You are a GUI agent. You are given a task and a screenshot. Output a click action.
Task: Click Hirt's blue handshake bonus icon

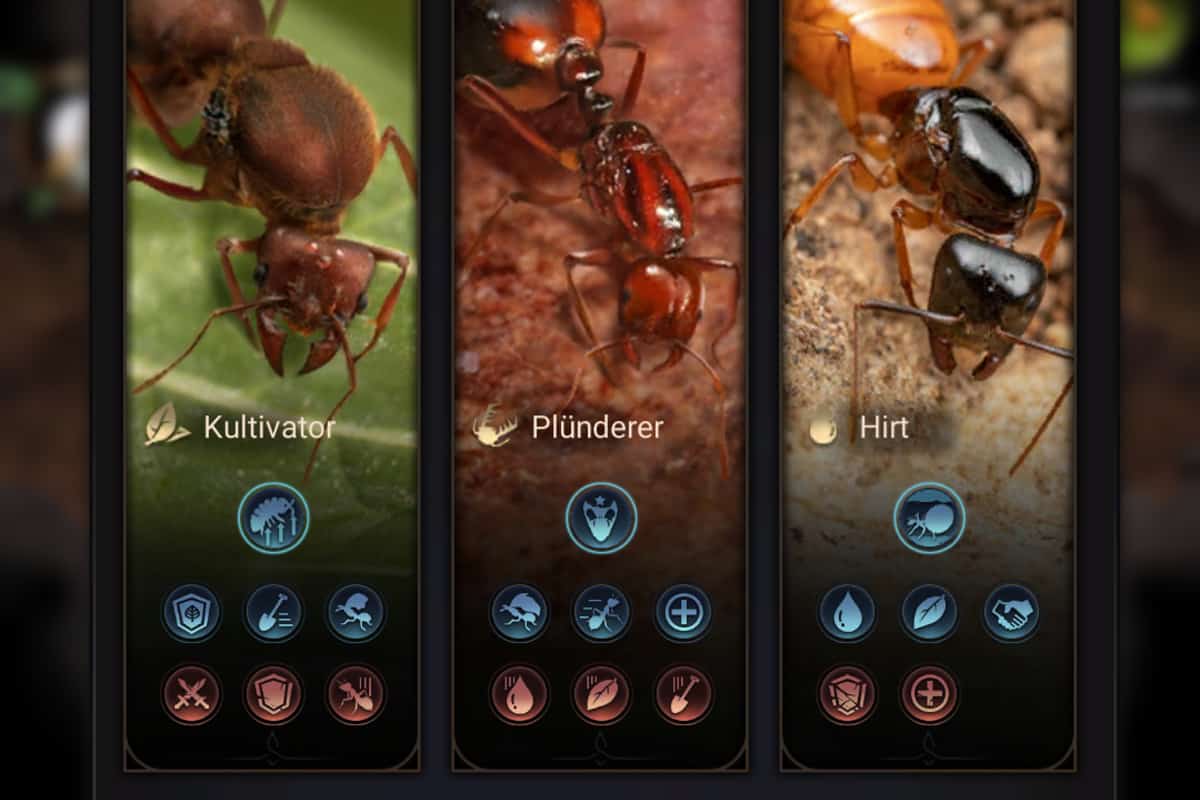[x=1011, y=613]
